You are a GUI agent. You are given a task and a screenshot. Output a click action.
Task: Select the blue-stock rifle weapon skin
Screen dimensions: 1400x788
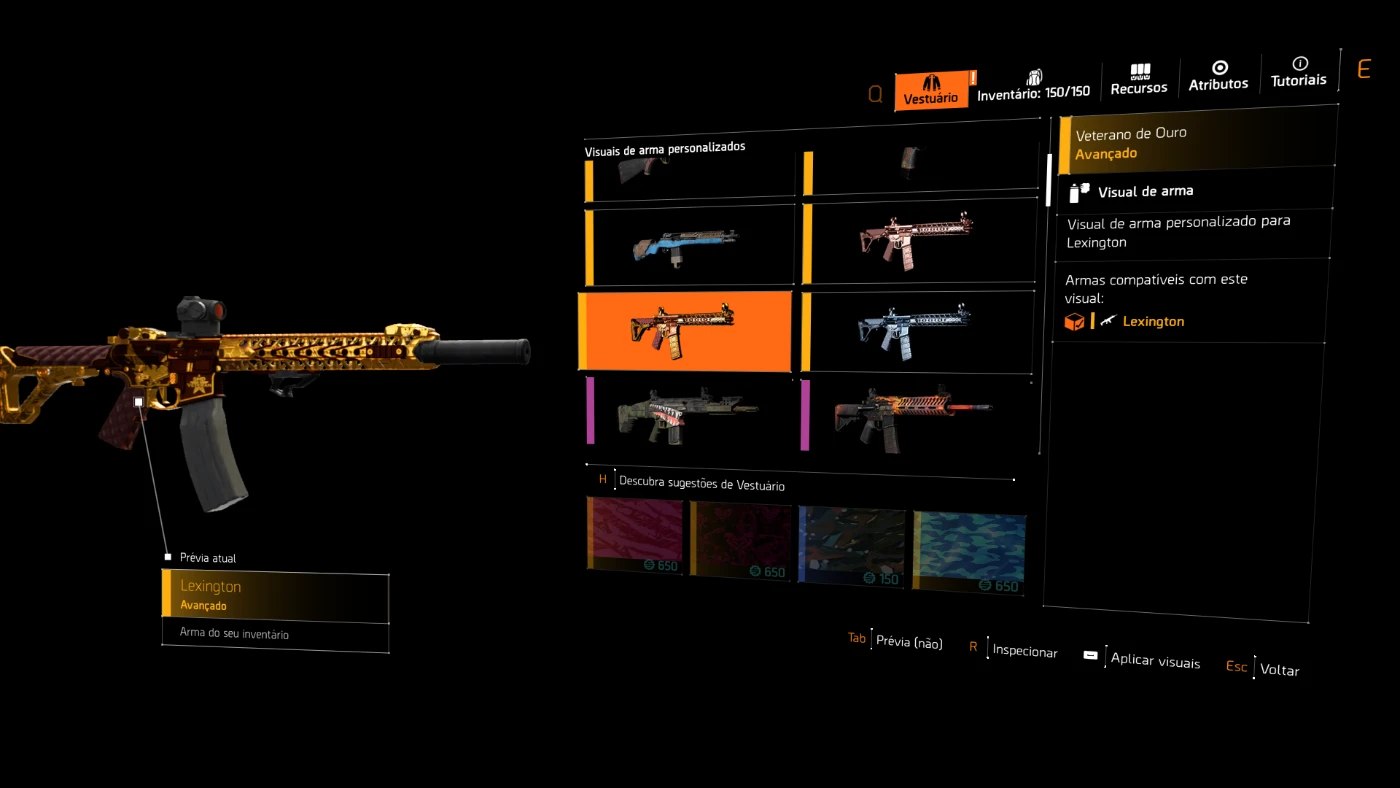[x=687, y=246]
